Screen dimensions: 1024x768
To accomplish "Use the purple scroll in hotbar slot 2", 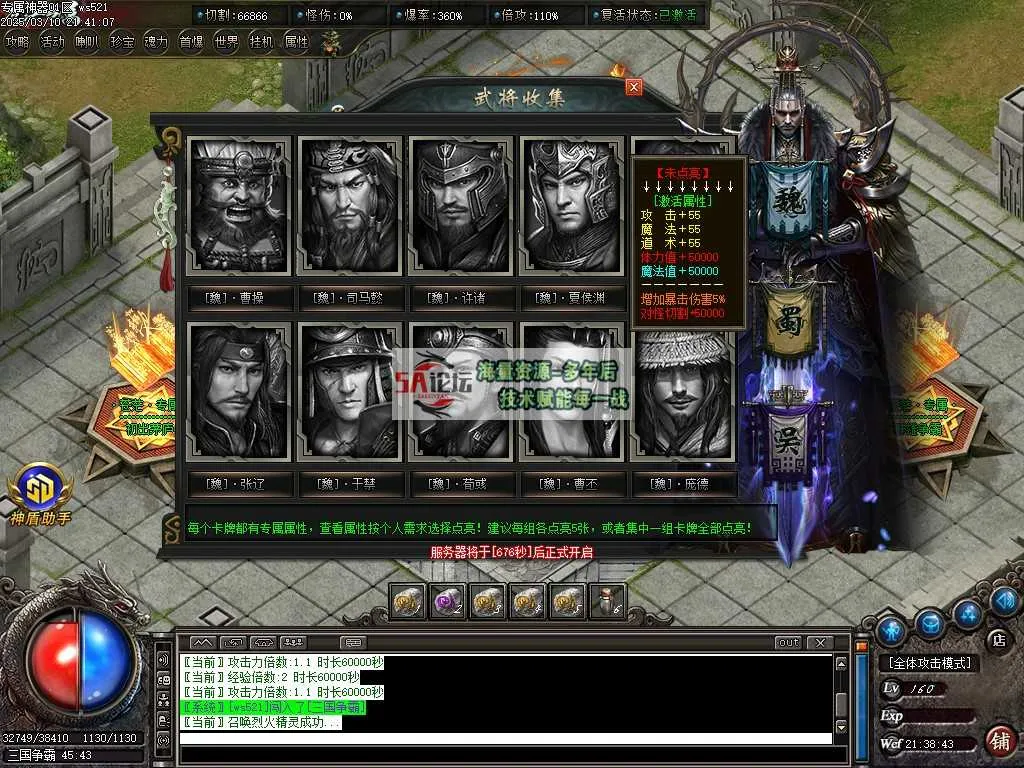I will tap(445, 601).
